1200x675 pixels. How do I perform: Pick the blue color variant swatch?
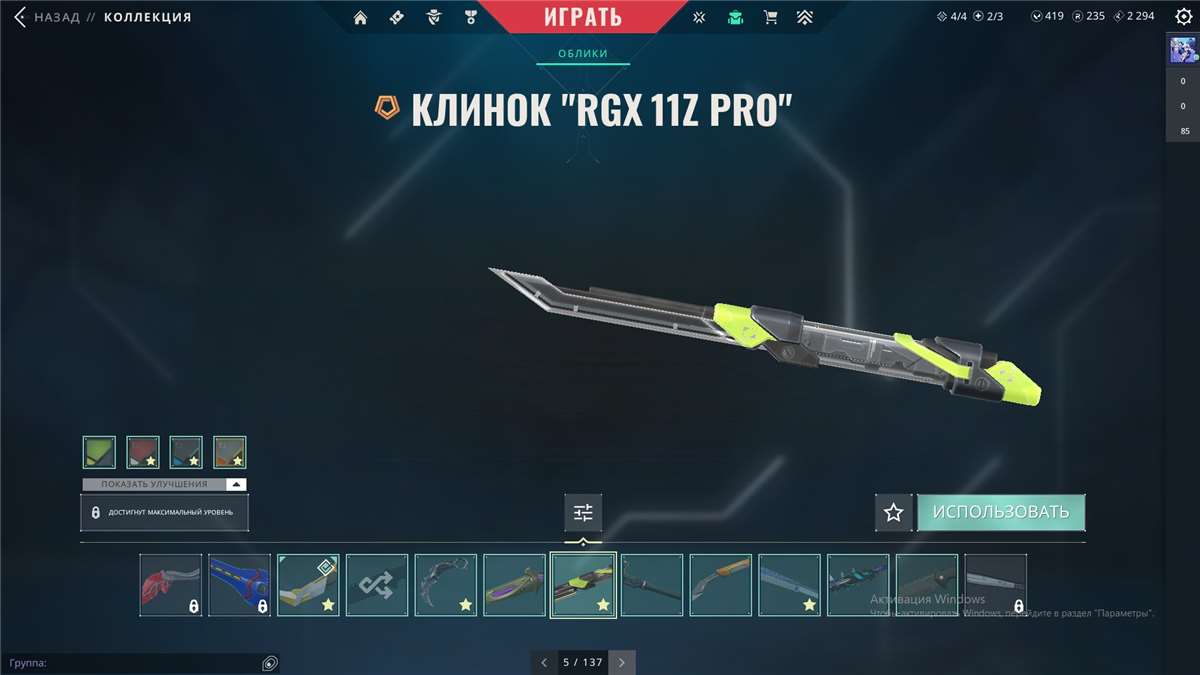(x=186, y=452)
